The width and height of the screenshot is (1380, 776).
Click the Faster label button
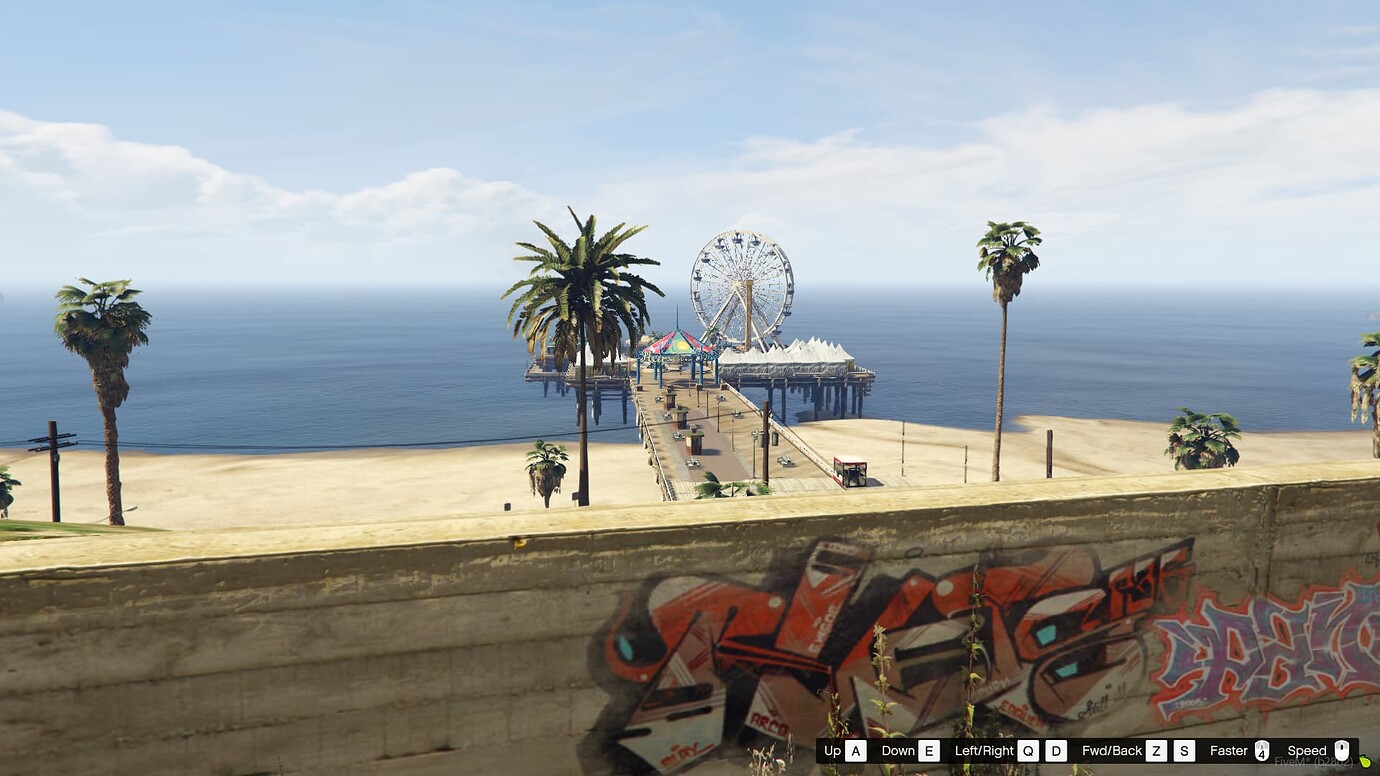1228,751
